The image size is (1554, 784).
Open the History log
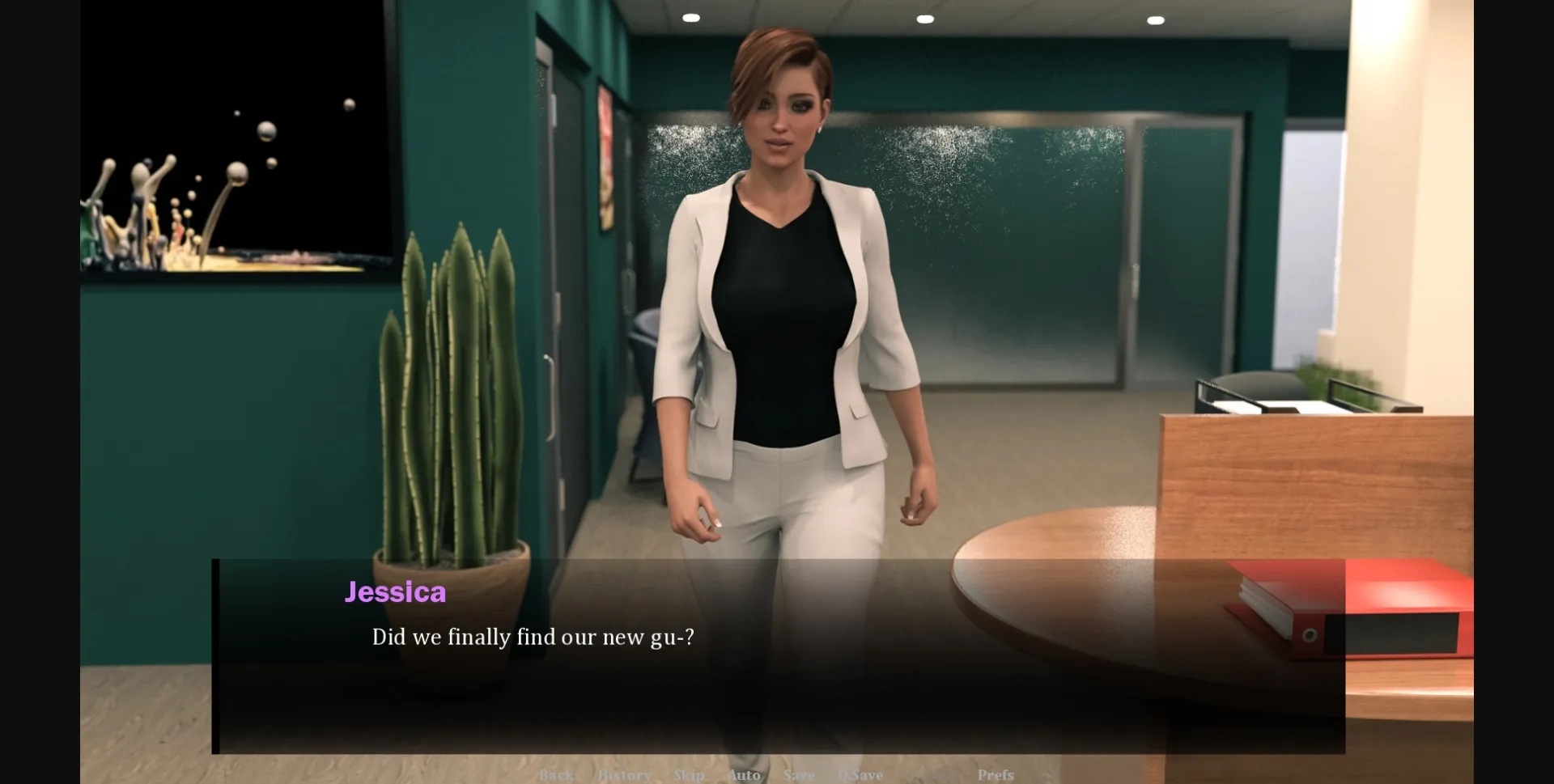[x=624, y=775]
